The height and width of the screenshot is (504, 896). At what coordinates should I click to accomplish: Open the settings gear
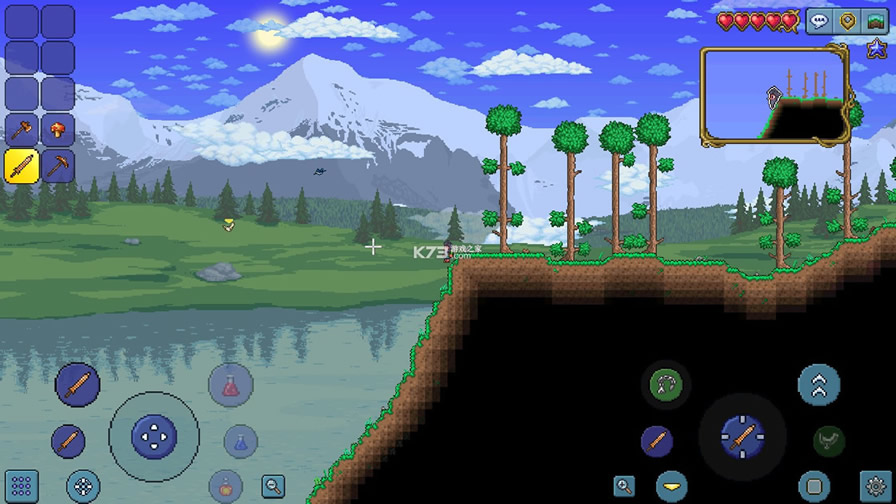pyautogui.click(x=876, y=487)
